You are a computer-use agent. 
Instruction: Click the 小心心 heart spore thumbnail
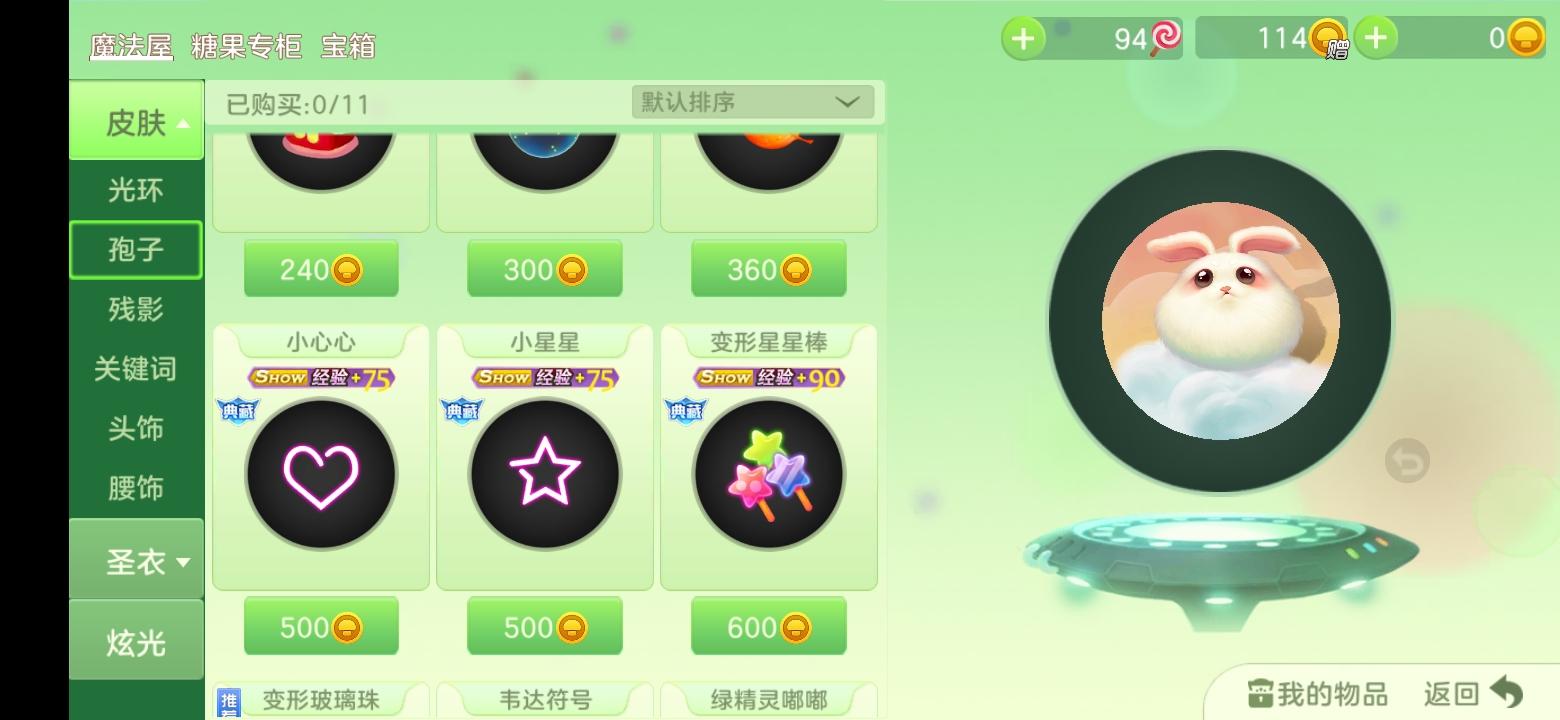(320, 474)
